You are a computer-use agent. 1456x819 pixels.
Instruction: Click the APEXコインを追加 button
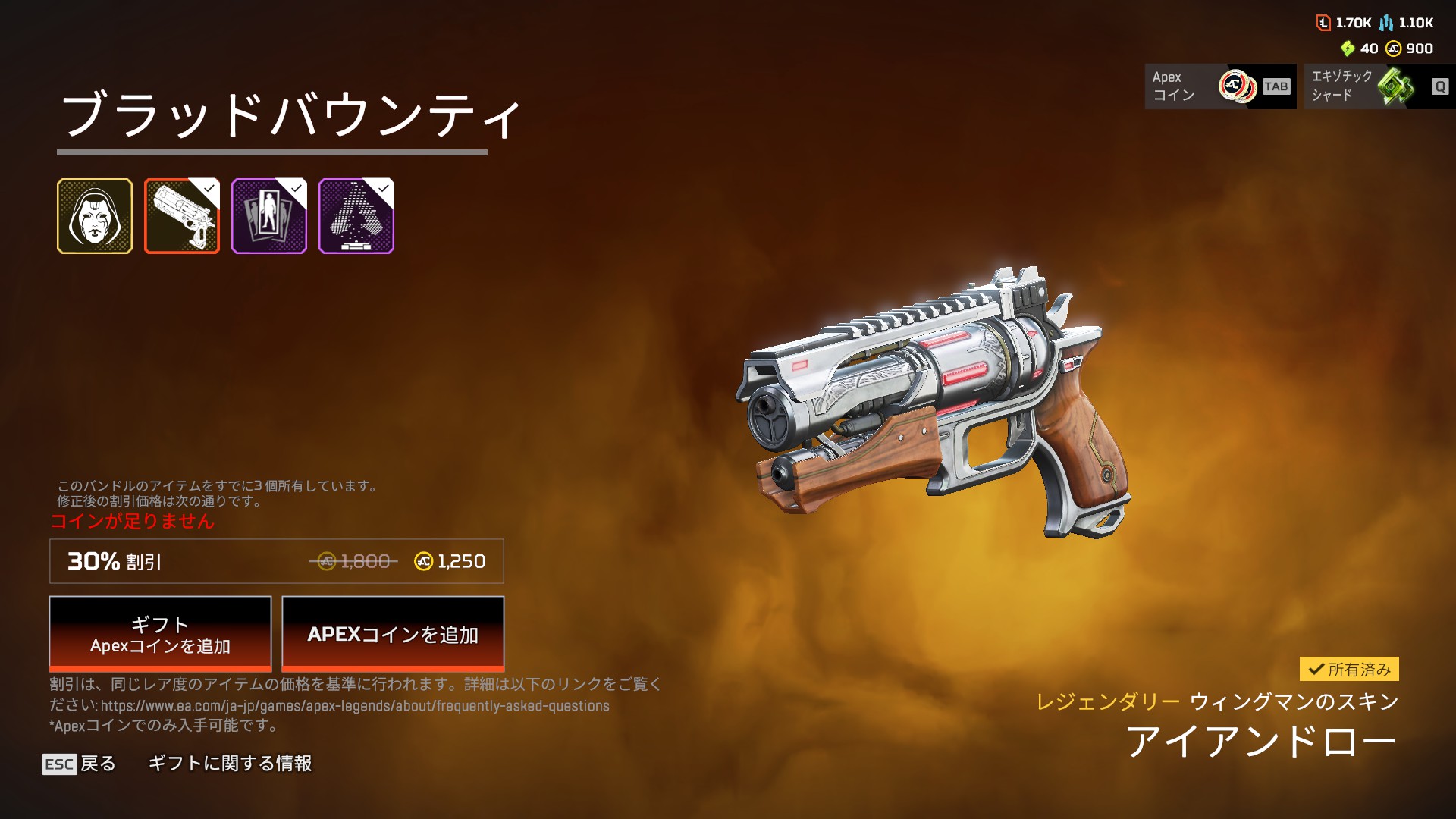[393, 634]
